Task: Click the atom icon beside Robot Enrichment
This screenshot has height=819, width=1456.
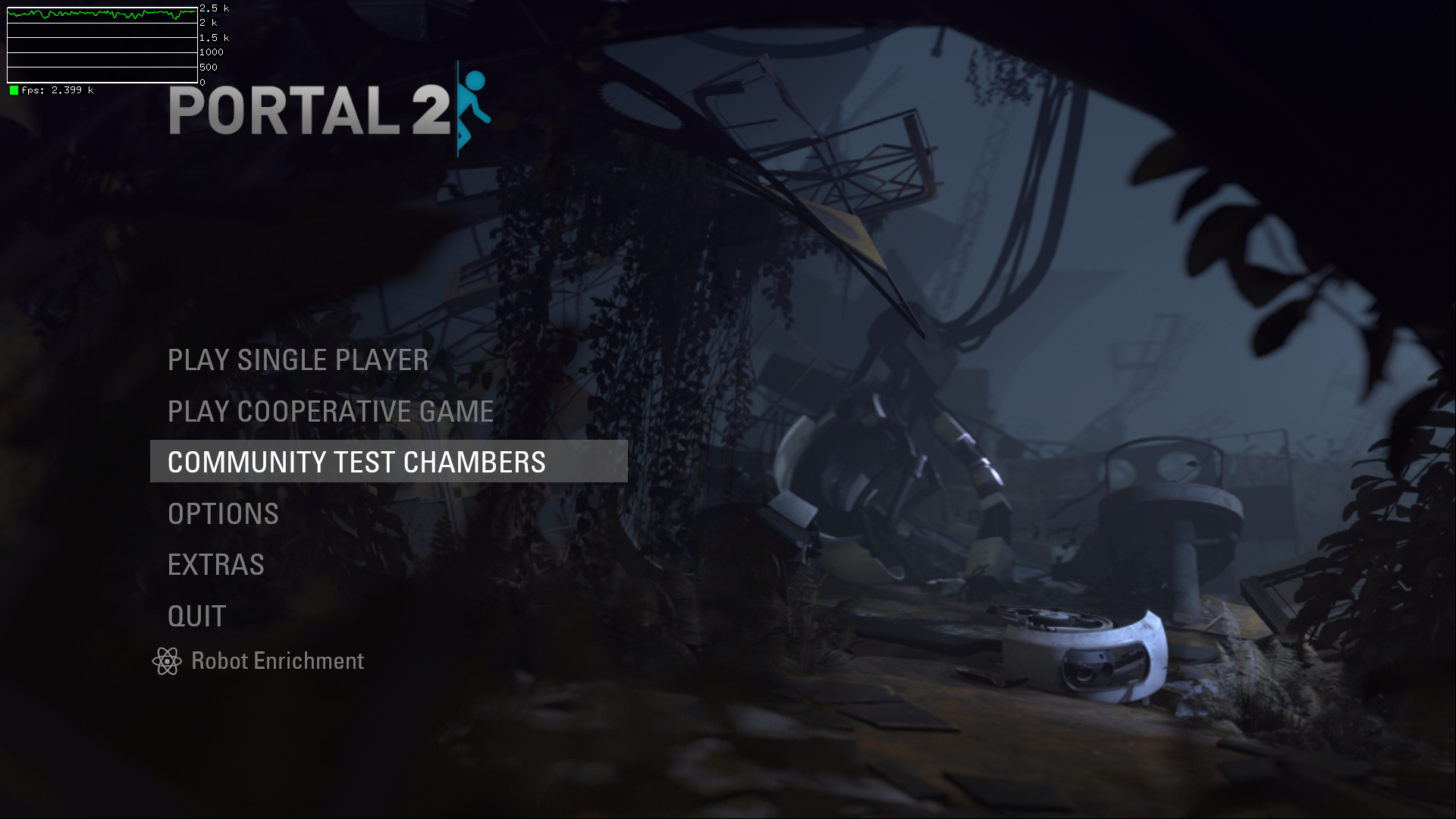Action: pyautogui.click(x=167, y=661)
